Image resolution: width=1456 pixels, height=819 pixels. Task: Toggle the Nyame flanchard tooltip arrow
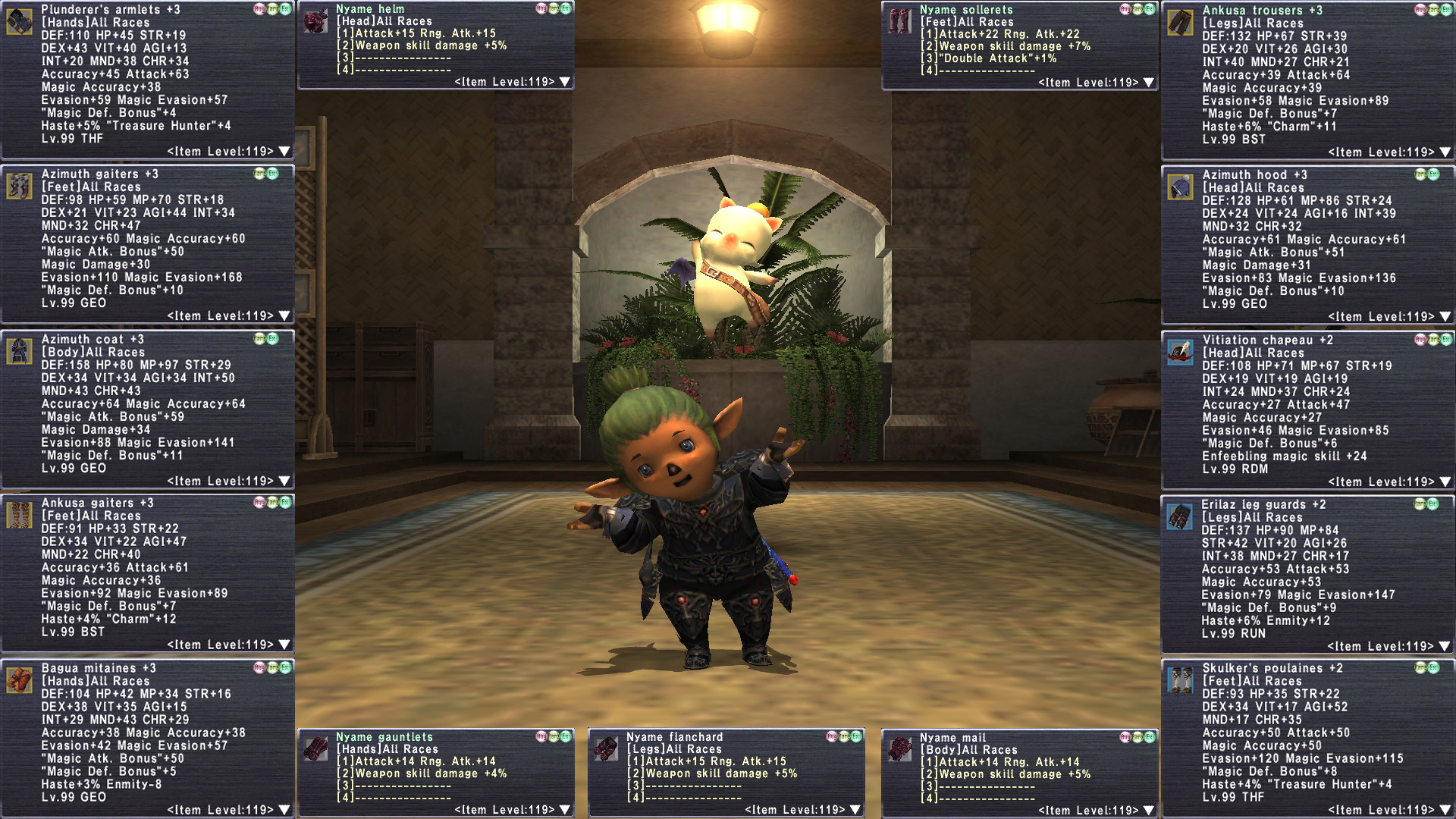(x=855, y=810)
